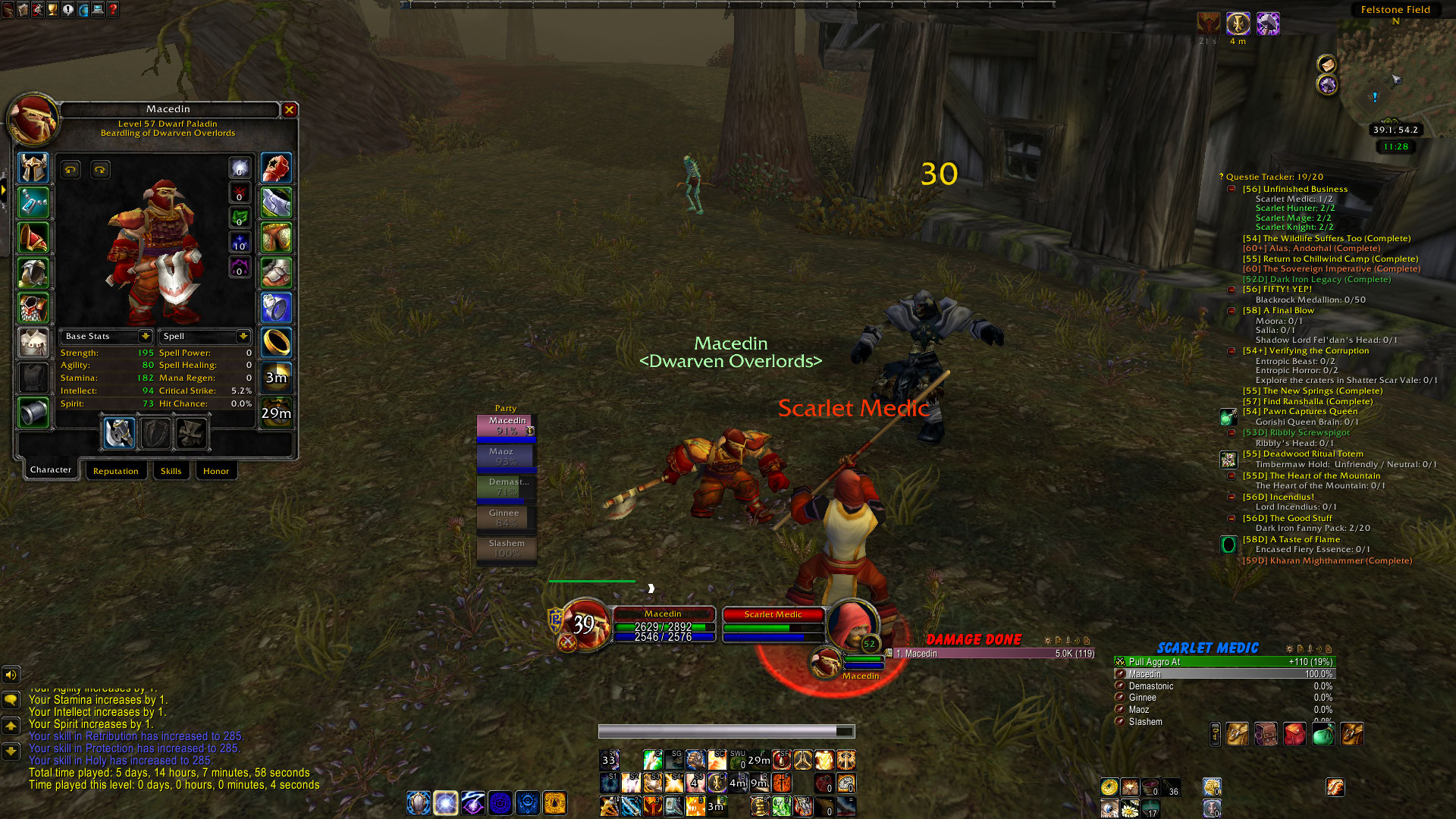Viewport: 1456px width, 819px height.
Task: Rotate the character model left
Action: (71, 170)
